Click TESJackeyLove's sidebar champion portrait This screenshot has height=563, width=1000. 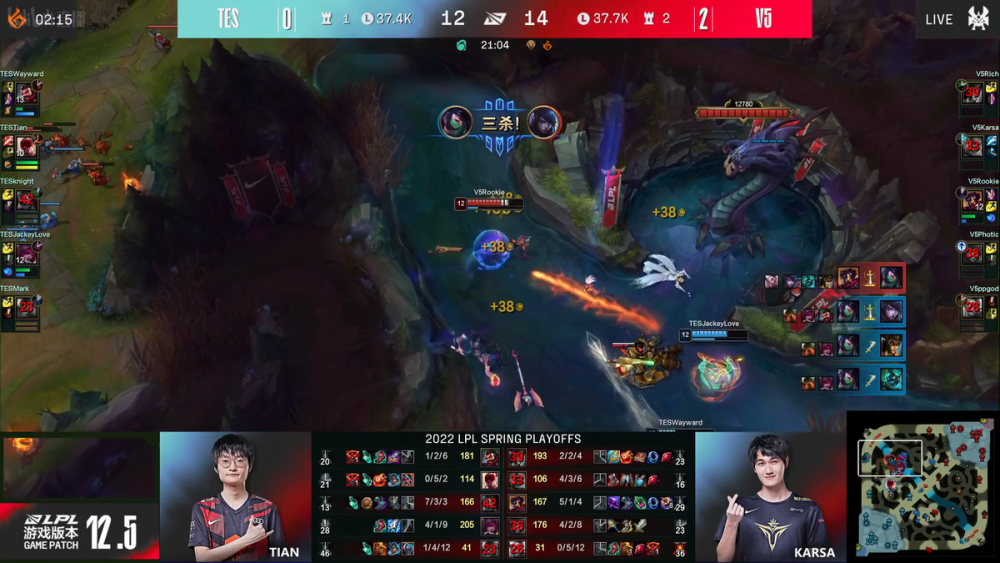(27, 254)
